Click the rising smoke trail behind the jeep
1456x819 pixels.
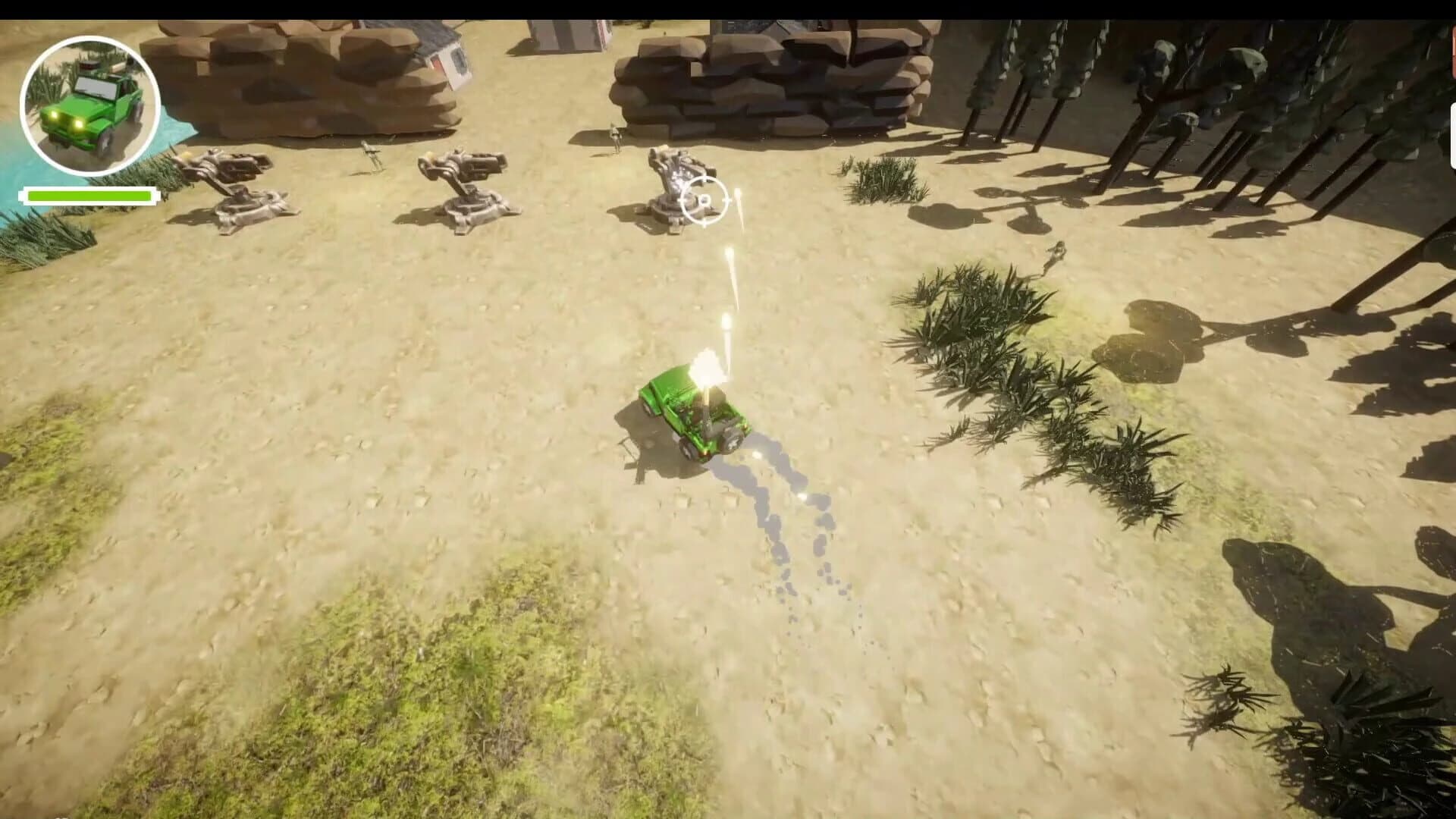[789, 516]
